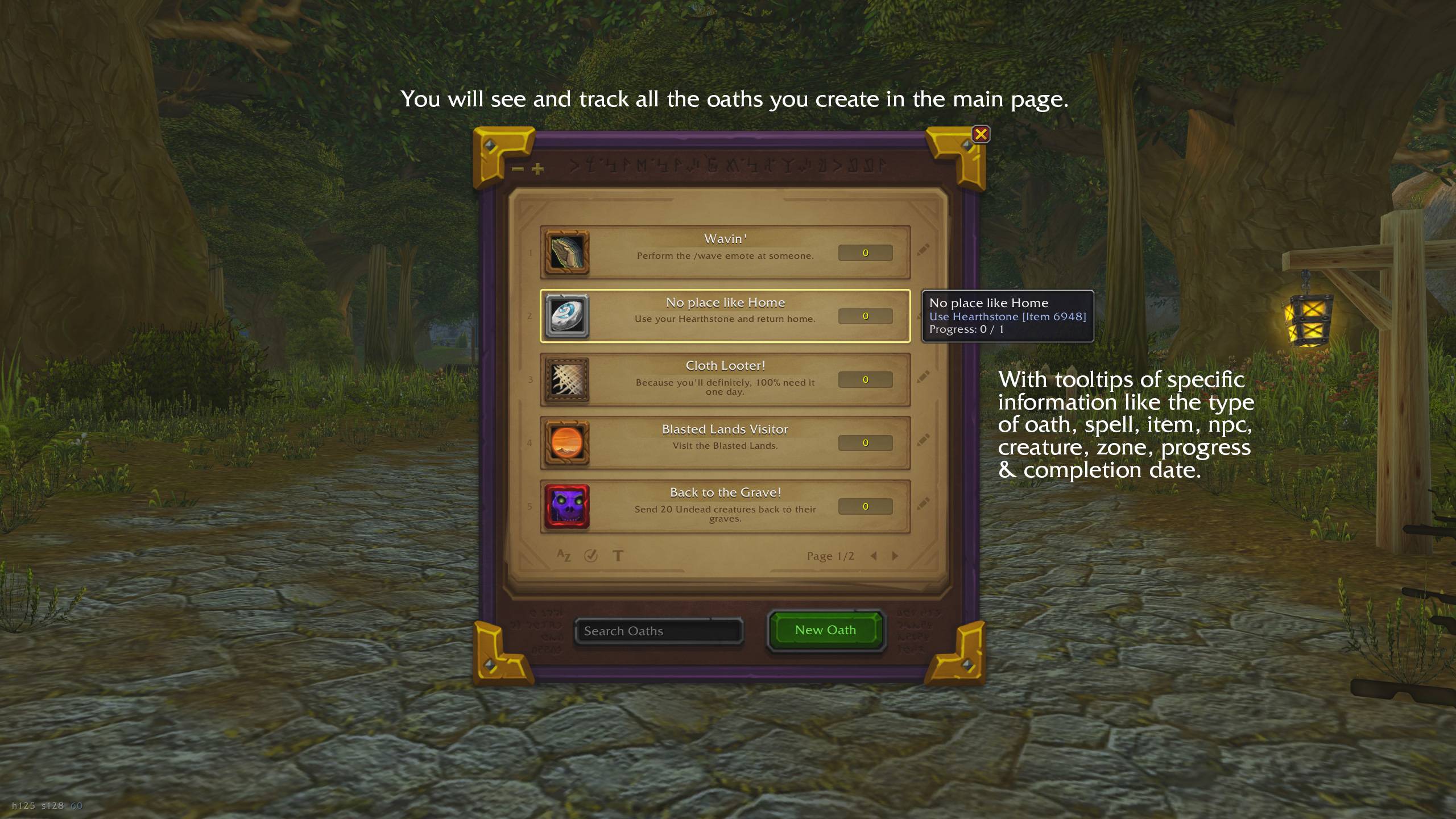The height and width of the screenshot is (819, 1456).
Task: Go to previous page of oaths
Action: 874,556
